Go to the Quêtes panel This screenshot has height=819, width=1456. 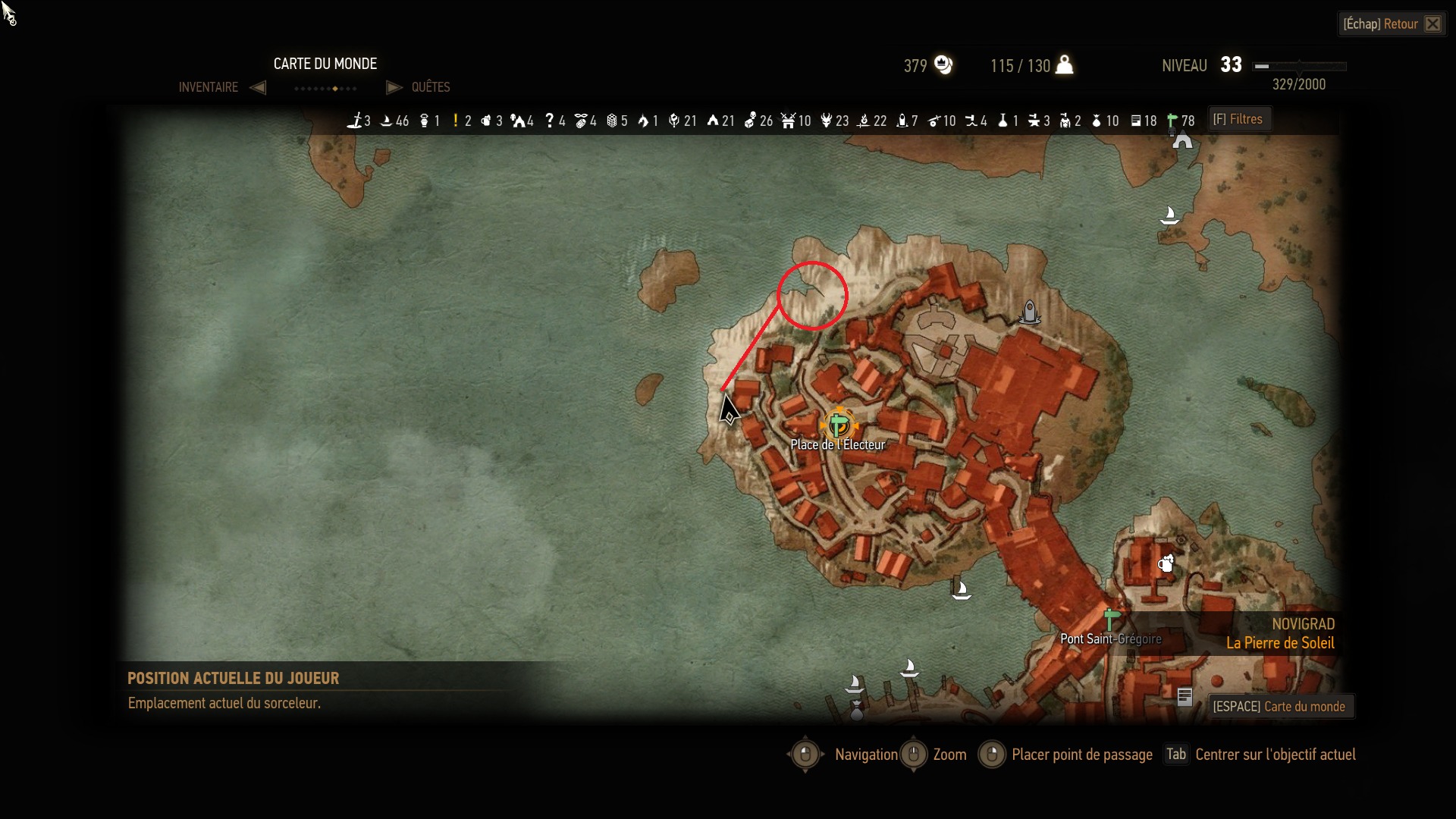click(x=430, y=87)
